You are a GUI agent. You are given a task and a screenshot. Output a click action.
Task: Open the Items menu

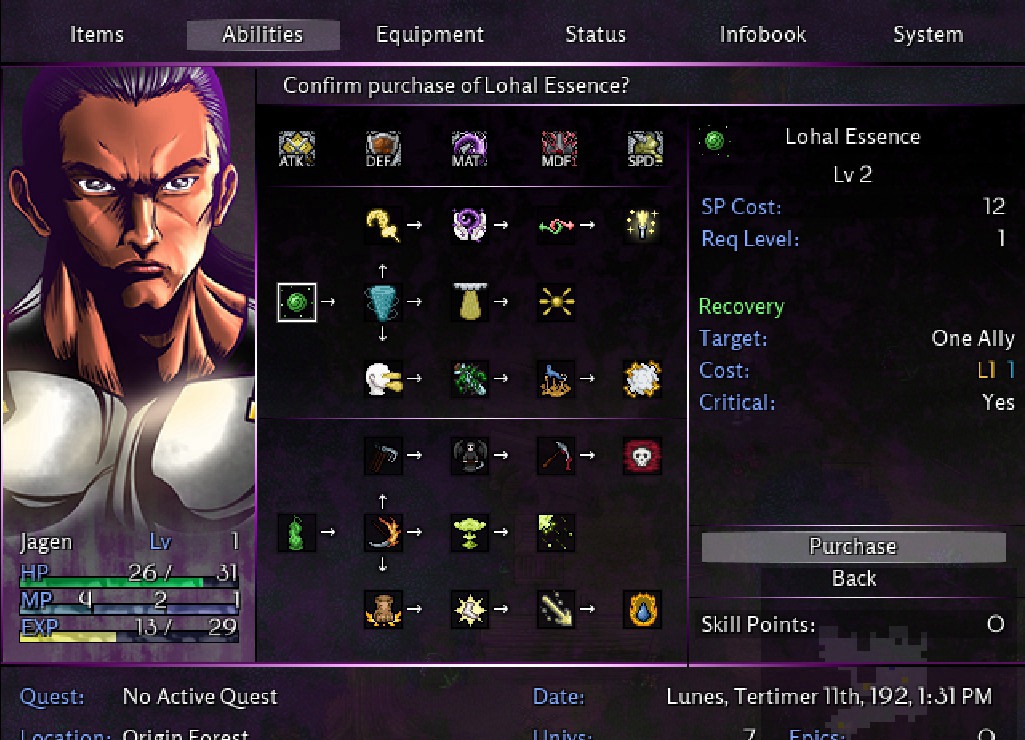(x=97, y=34)
